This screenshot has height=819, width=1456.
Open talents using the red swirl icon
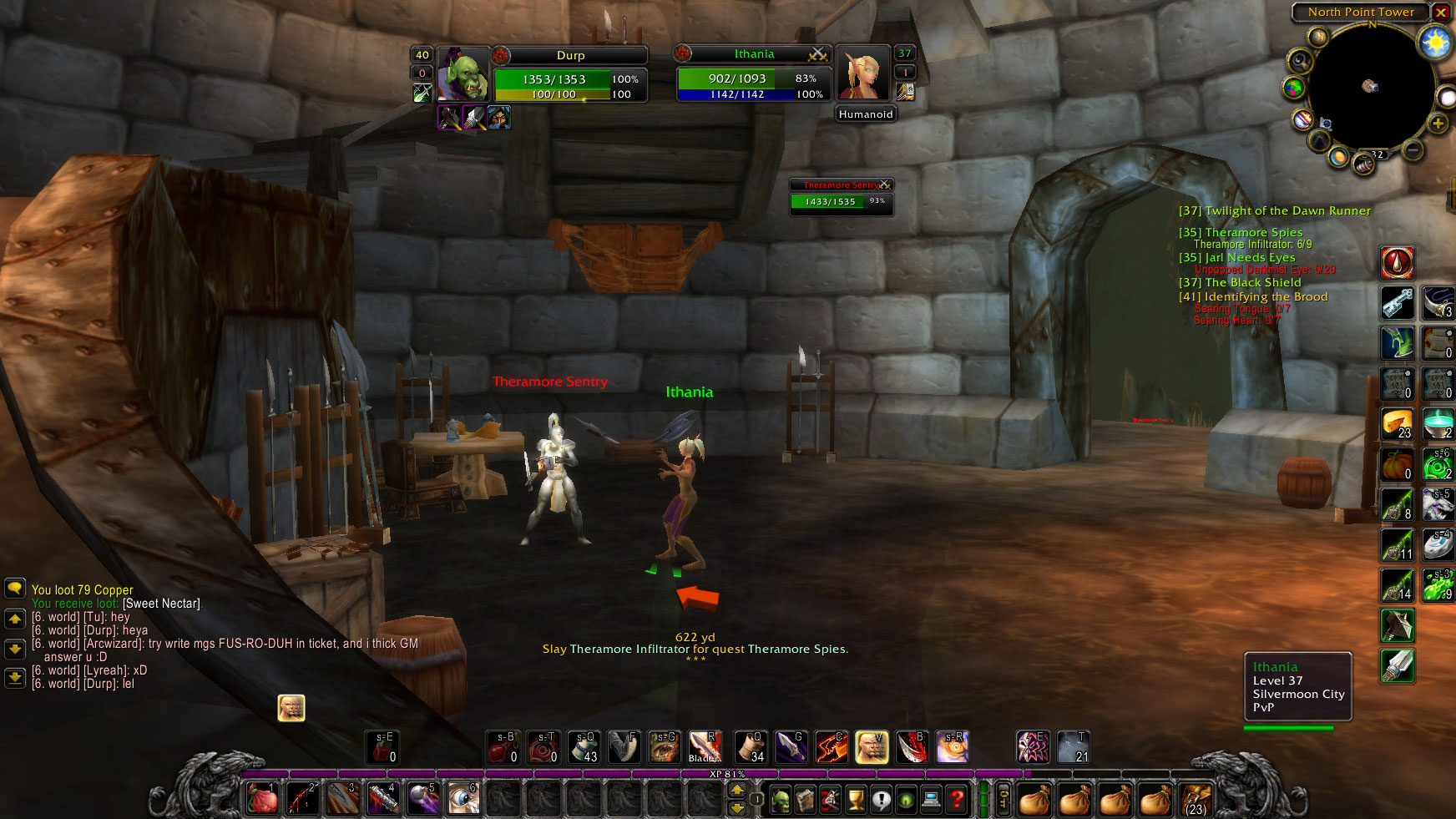(829, 800)
